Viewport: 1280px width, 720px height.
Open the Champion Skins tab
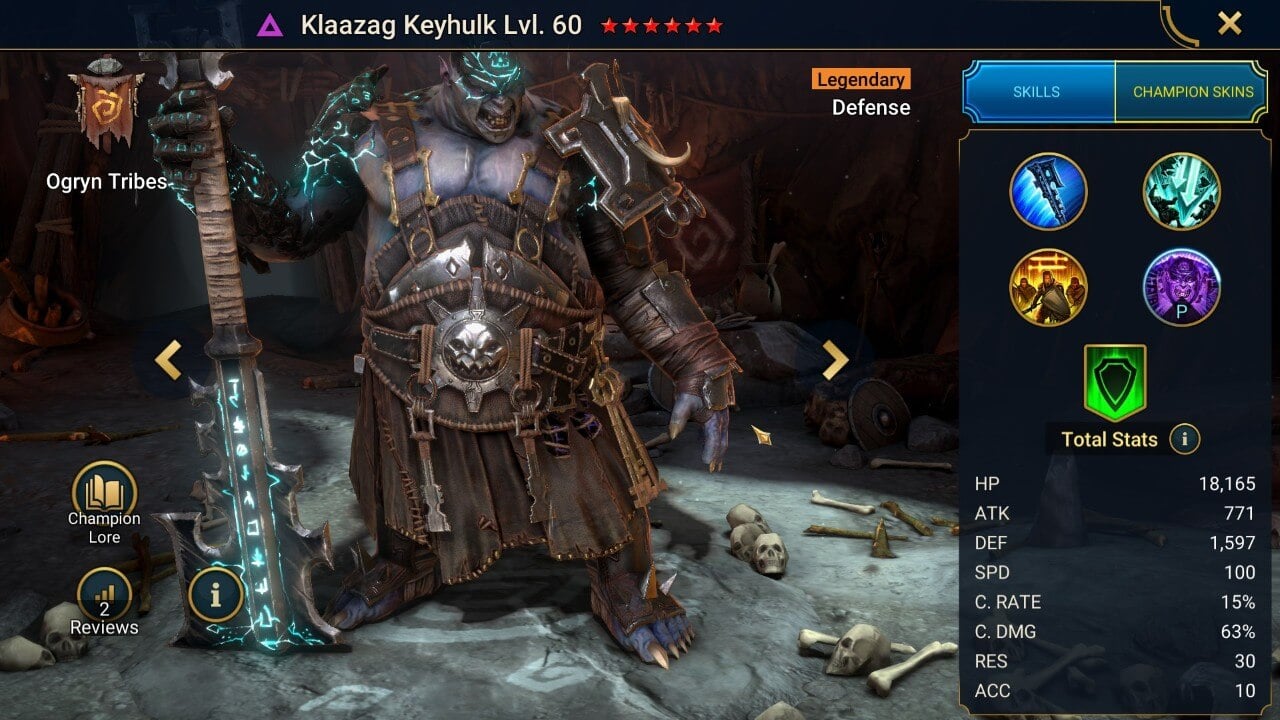pyautogui.click(x=1193, y=91)
